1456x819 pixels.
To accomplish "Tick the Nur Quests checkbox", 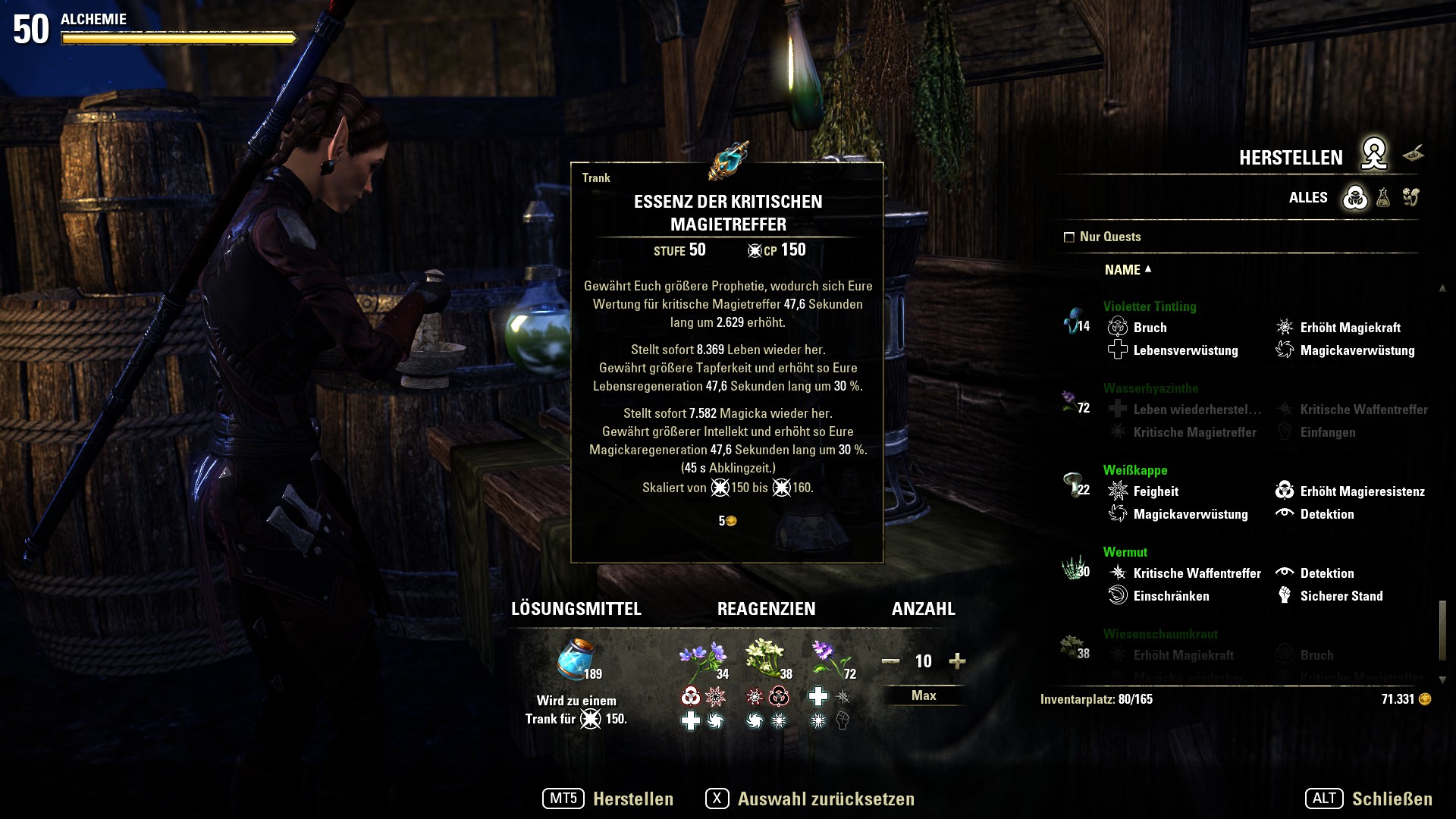I will pos(1069,237).
